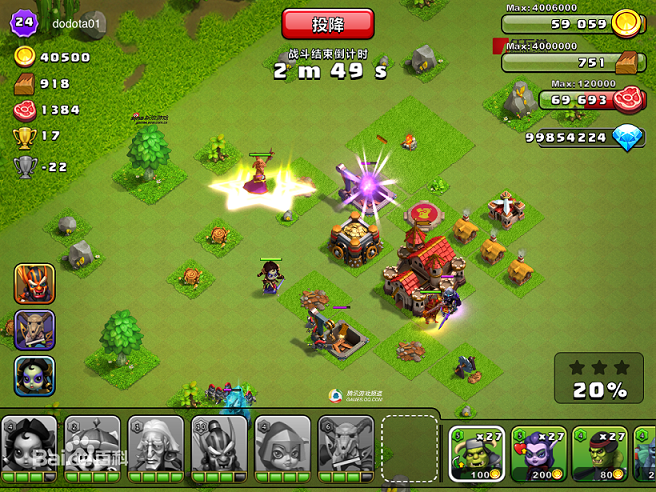Select the grey bearded old man hero card
656x492 pixels.
click(x=156, y=443)
